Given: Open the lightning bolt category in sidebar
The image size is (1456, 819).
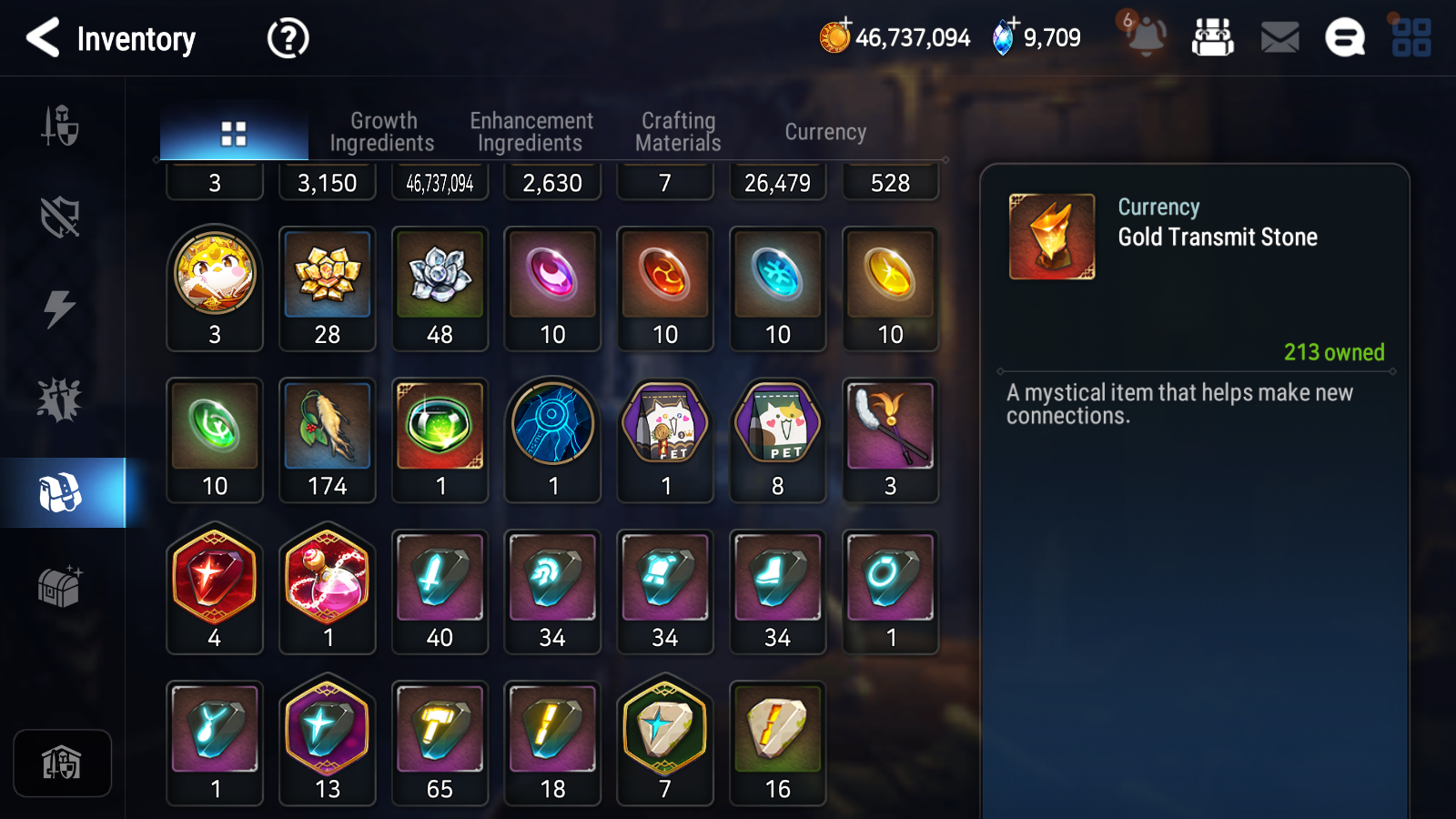Looking at the screenshot, I should point(60,308).
